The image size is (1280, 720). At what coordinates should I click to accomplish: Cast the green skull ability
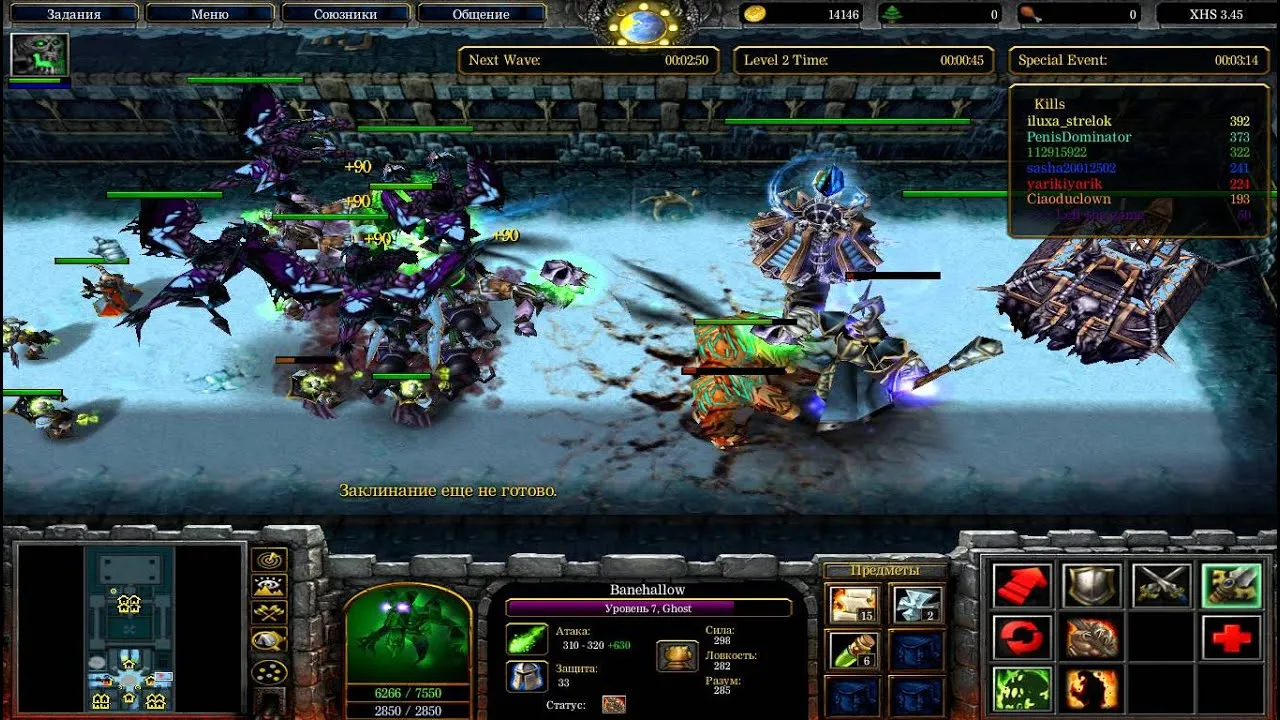pyautogui.click(x=1021, y=687)
